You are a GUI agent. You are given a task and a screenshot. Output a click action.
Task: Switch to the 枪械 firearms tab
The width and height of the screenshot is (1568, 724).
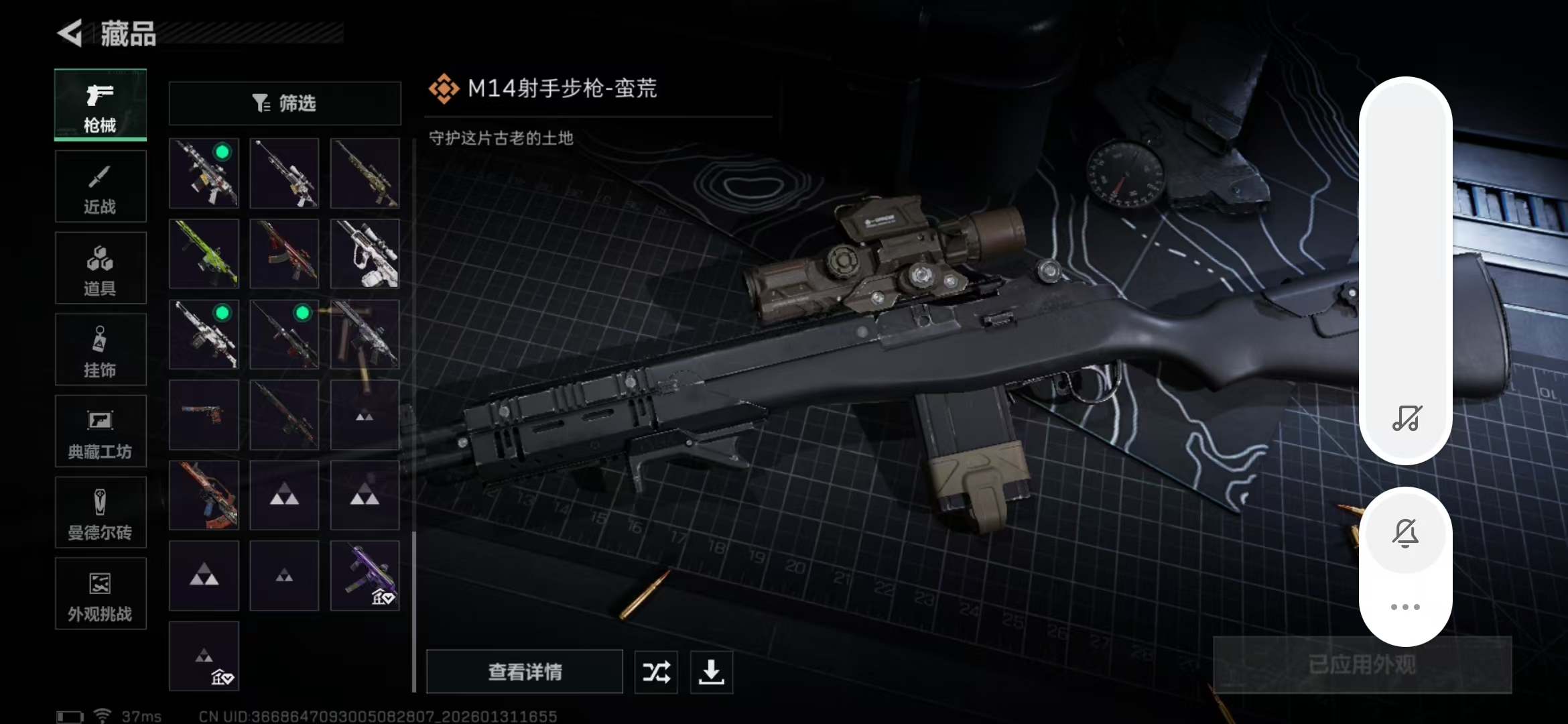(x=100, y=105)
